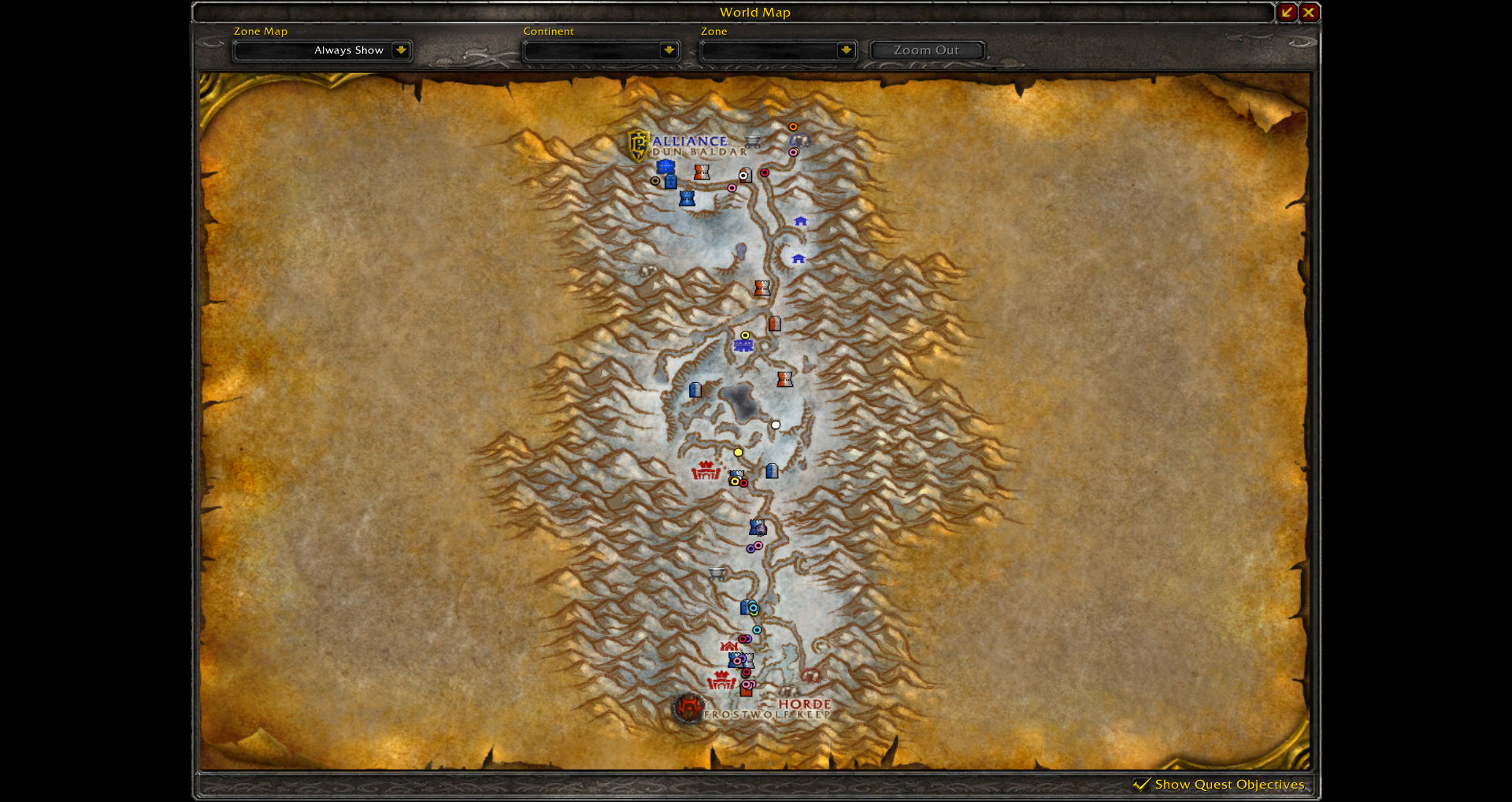Click the yellow circle marker in Field of Strife
The height and width of the screenshot is (802, 1512).
pos(739,451)
